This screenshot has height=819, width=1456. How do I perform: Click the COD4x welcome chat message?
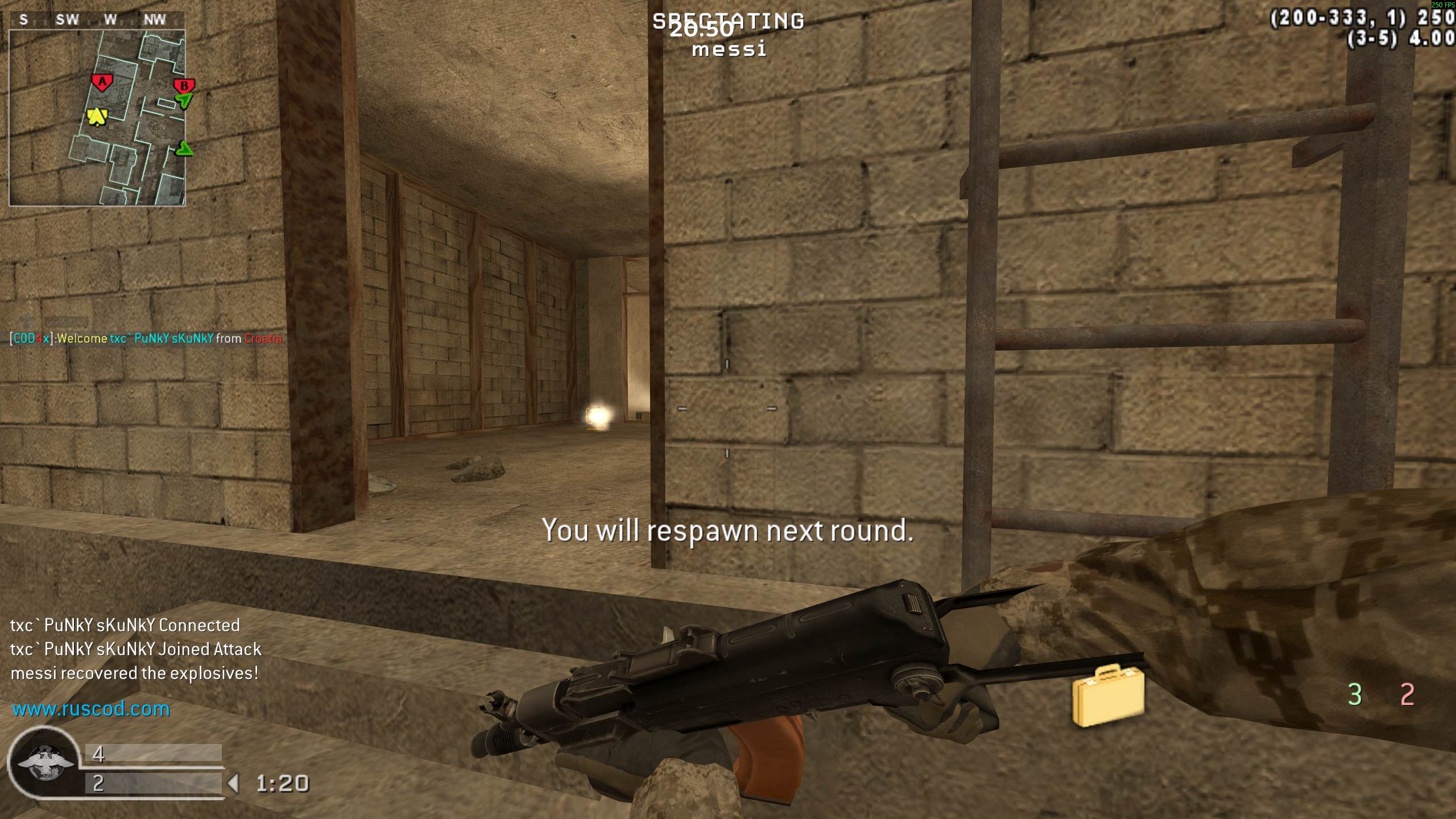pos(146,338)
